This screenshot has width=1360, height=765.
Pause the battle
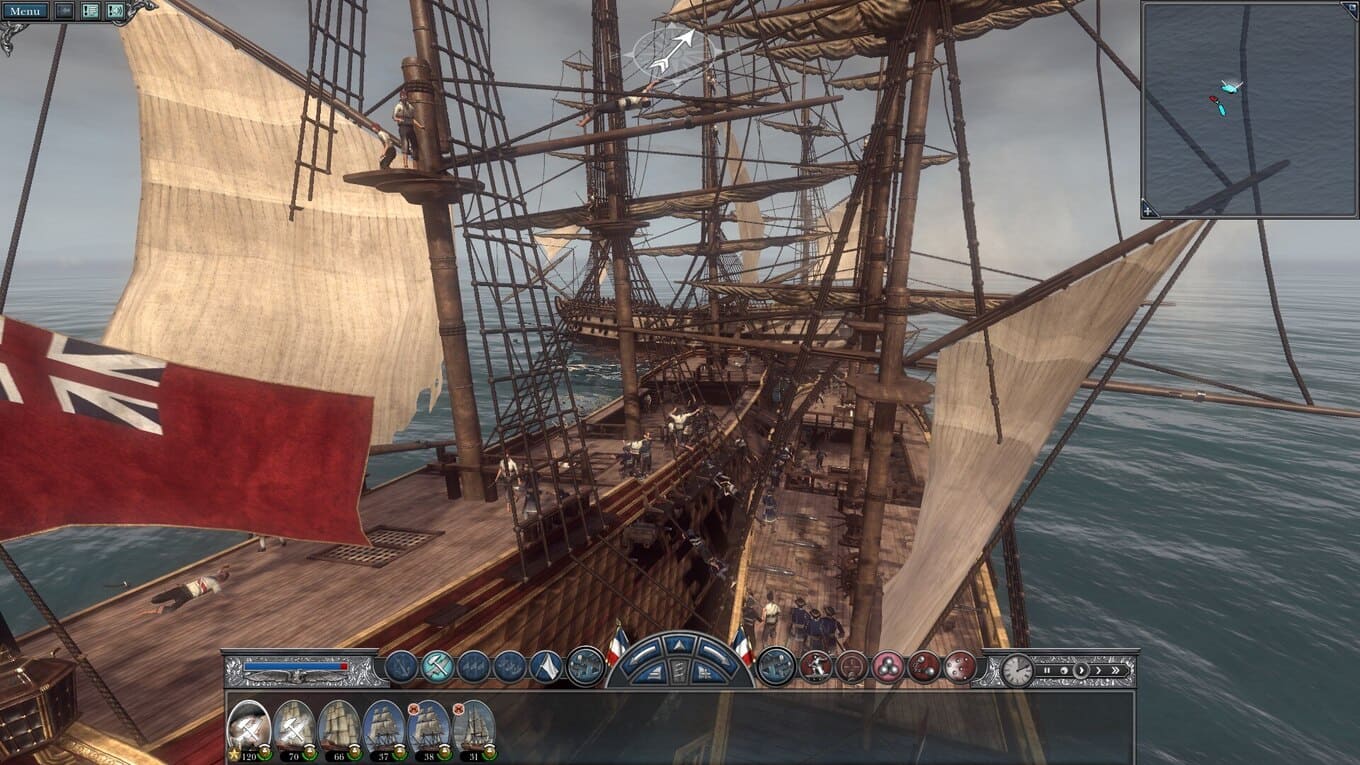(1047, 670)
